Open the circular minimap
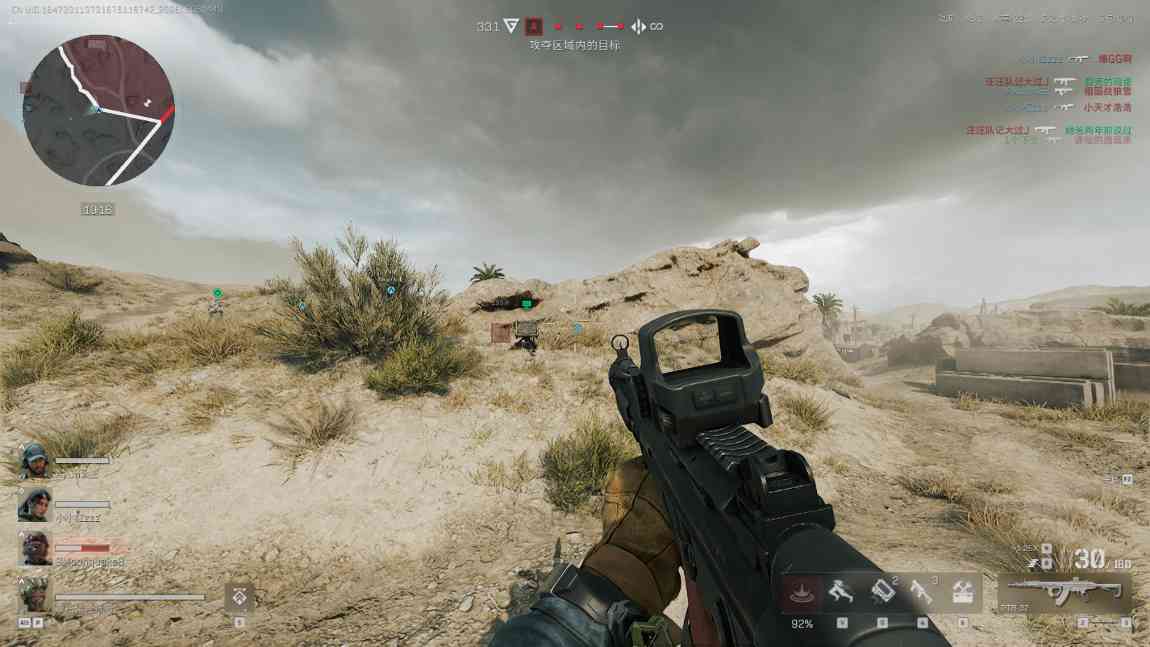 (x=98, y=110)
